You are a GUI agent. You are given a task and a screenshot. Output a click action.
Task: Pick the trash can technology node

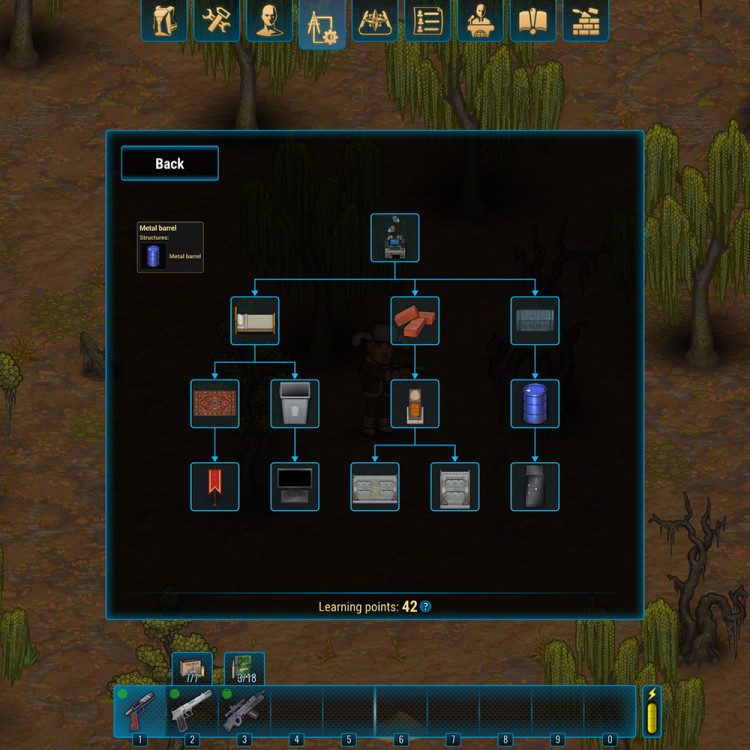tap(295, 404)
